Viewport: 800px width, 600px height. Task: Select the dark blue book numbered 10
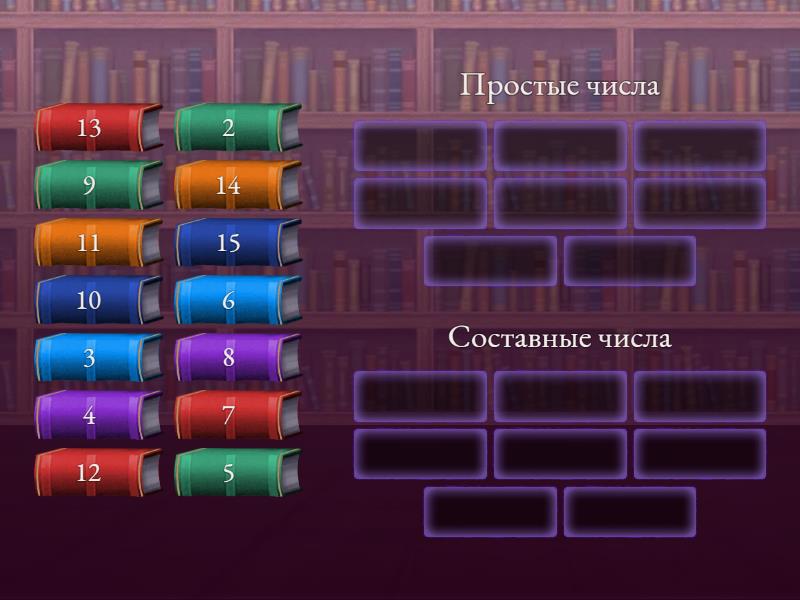tap(98, 300)
